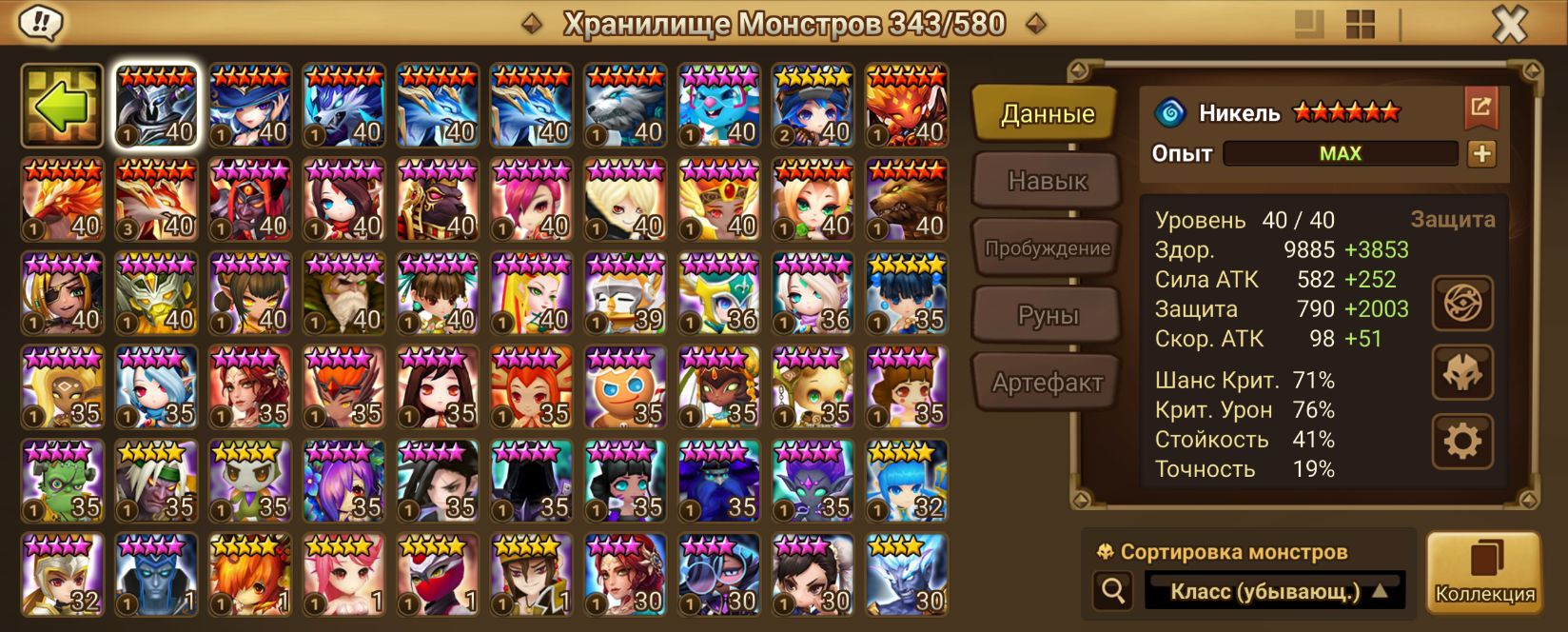The width and height of the screenshot is (1568, 632).
Task: Open the gear settings for Никель
Action: 1462,441
